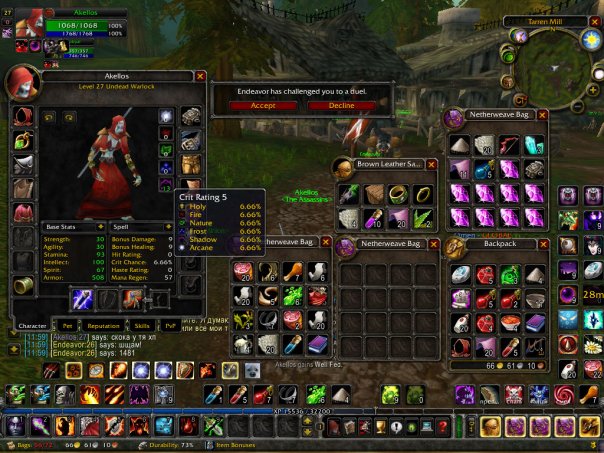Screen dimensions: 604x453
Task: Select the purple book in the Backpack
Action: click(x=534, y=322)
